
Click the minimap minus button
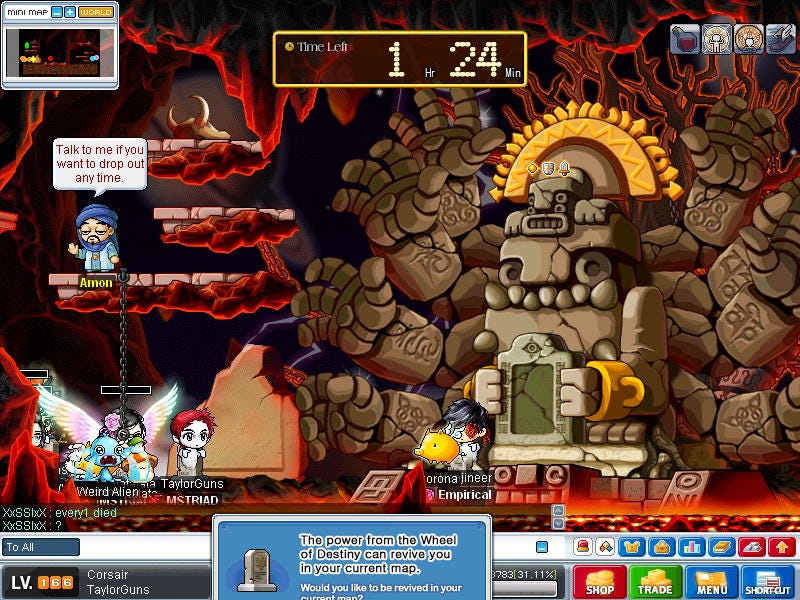pos(57,12)
